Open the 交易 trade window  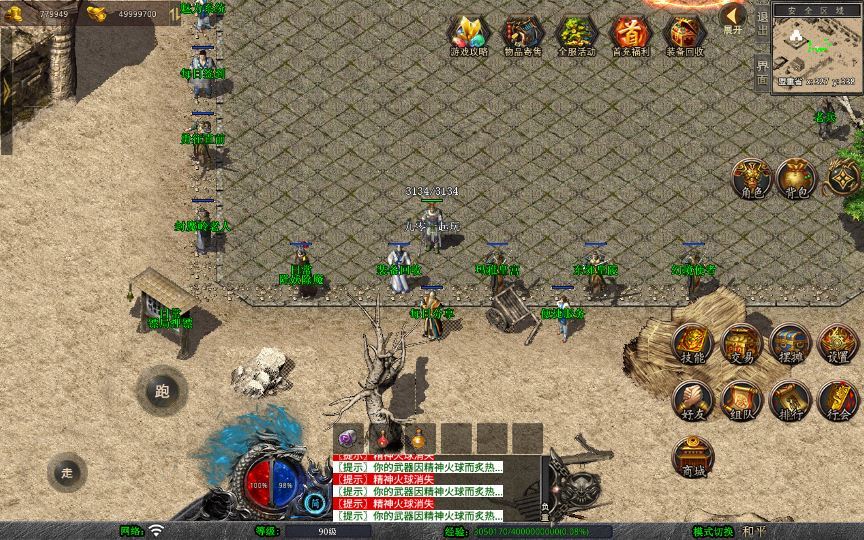(x=741, y=344)
